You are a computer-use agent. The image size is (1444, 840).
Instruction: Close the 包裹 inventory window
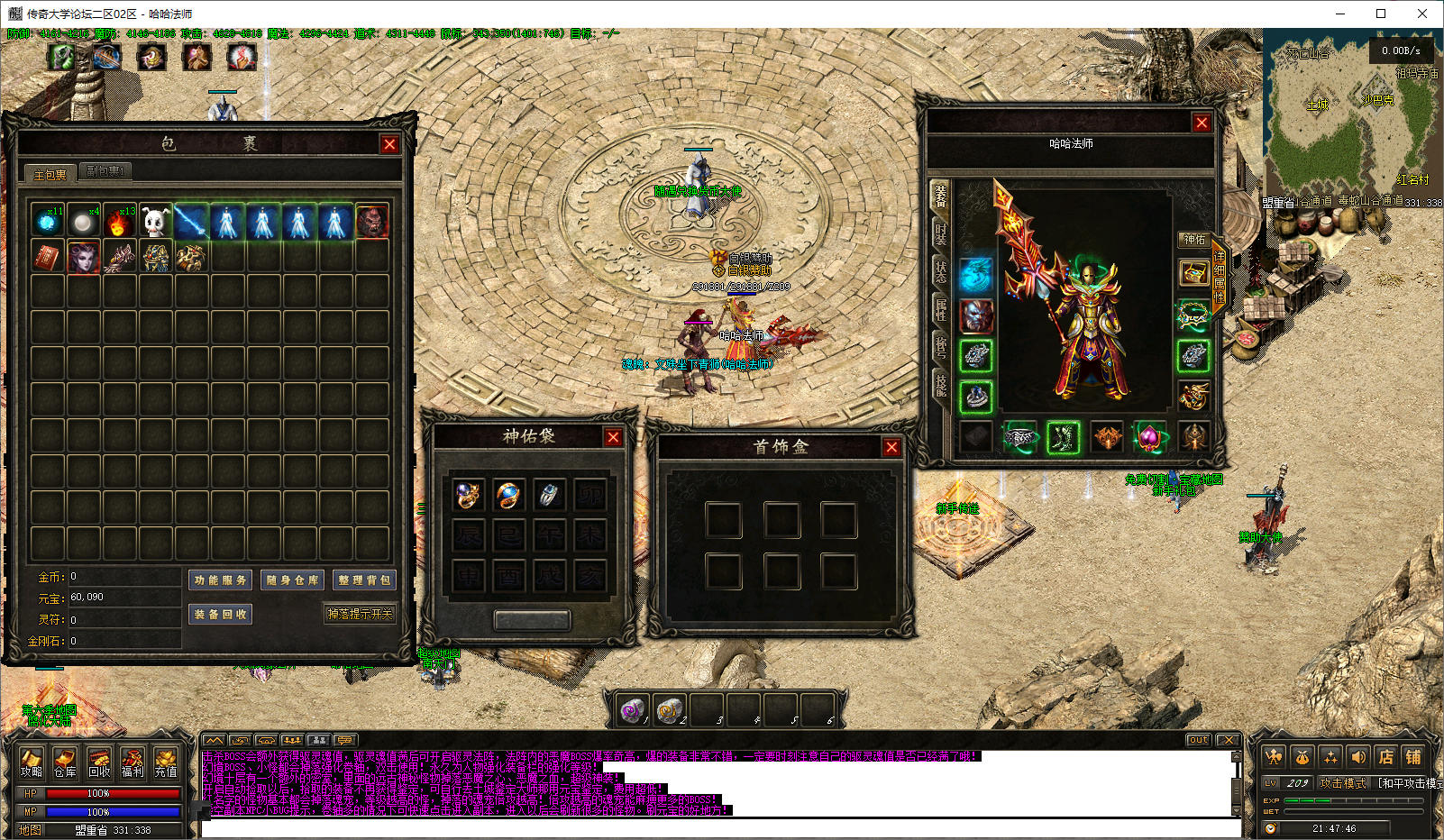point(389,144)
